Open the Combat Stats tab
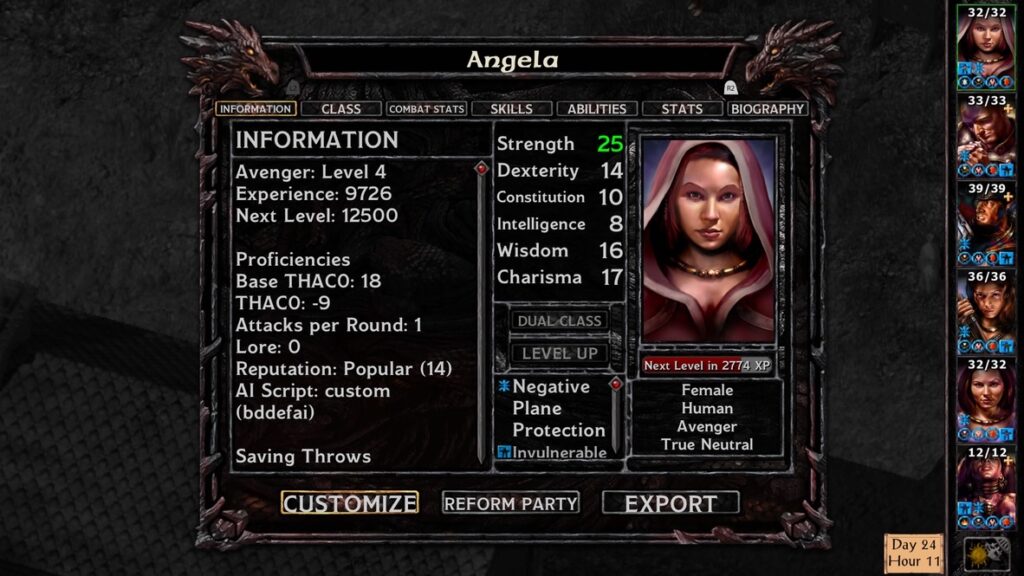 point(427,108)
